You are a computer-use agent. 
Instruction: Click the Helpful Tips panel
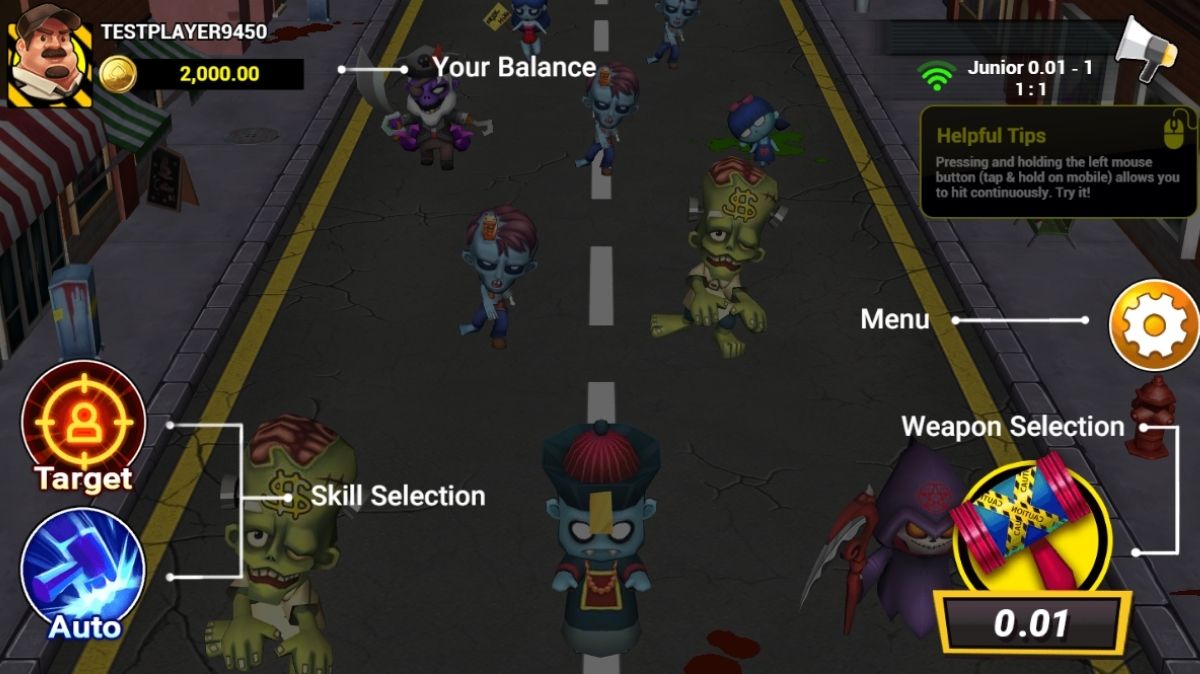pyautogui.click(x=1058, y=162)
